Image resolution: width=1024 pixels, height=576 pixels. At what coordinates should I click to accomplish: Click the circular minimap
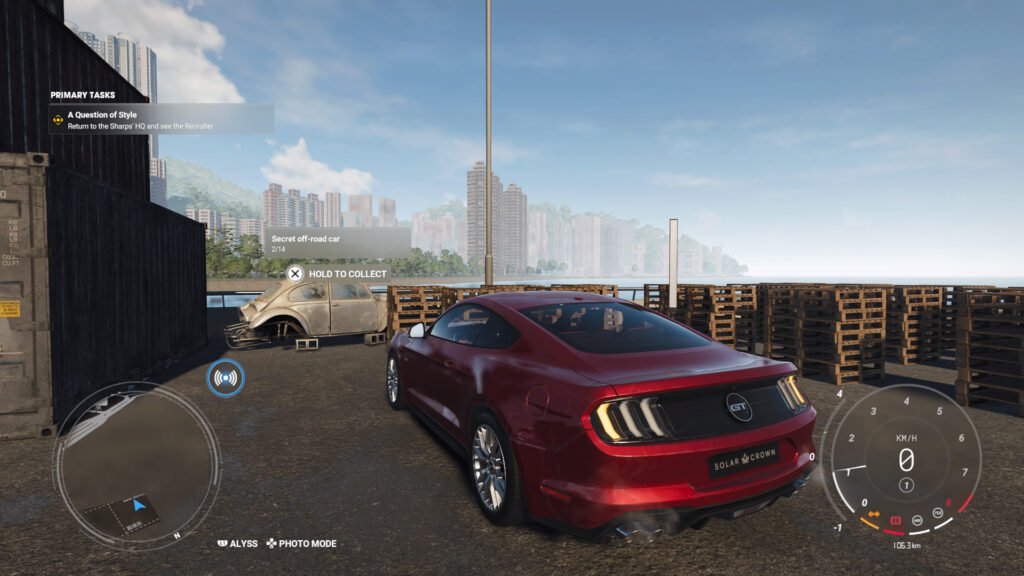[x=136, y=466]
